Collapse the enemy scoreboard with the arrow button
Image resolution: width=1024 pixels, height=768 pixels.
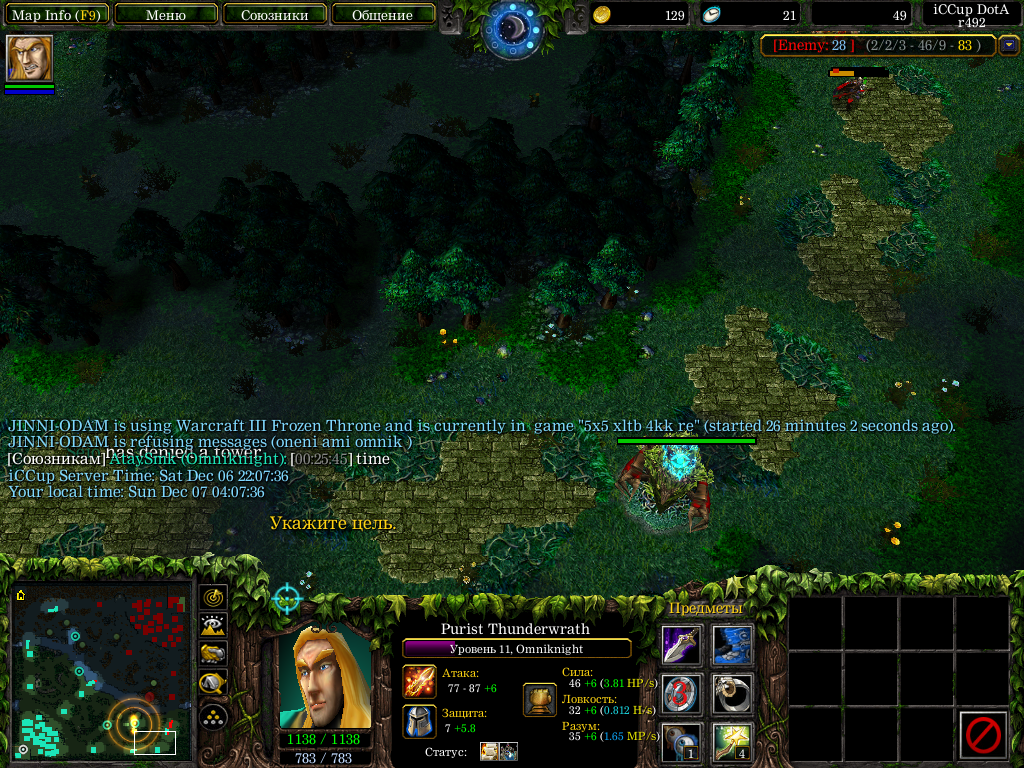click(1009, 45)
